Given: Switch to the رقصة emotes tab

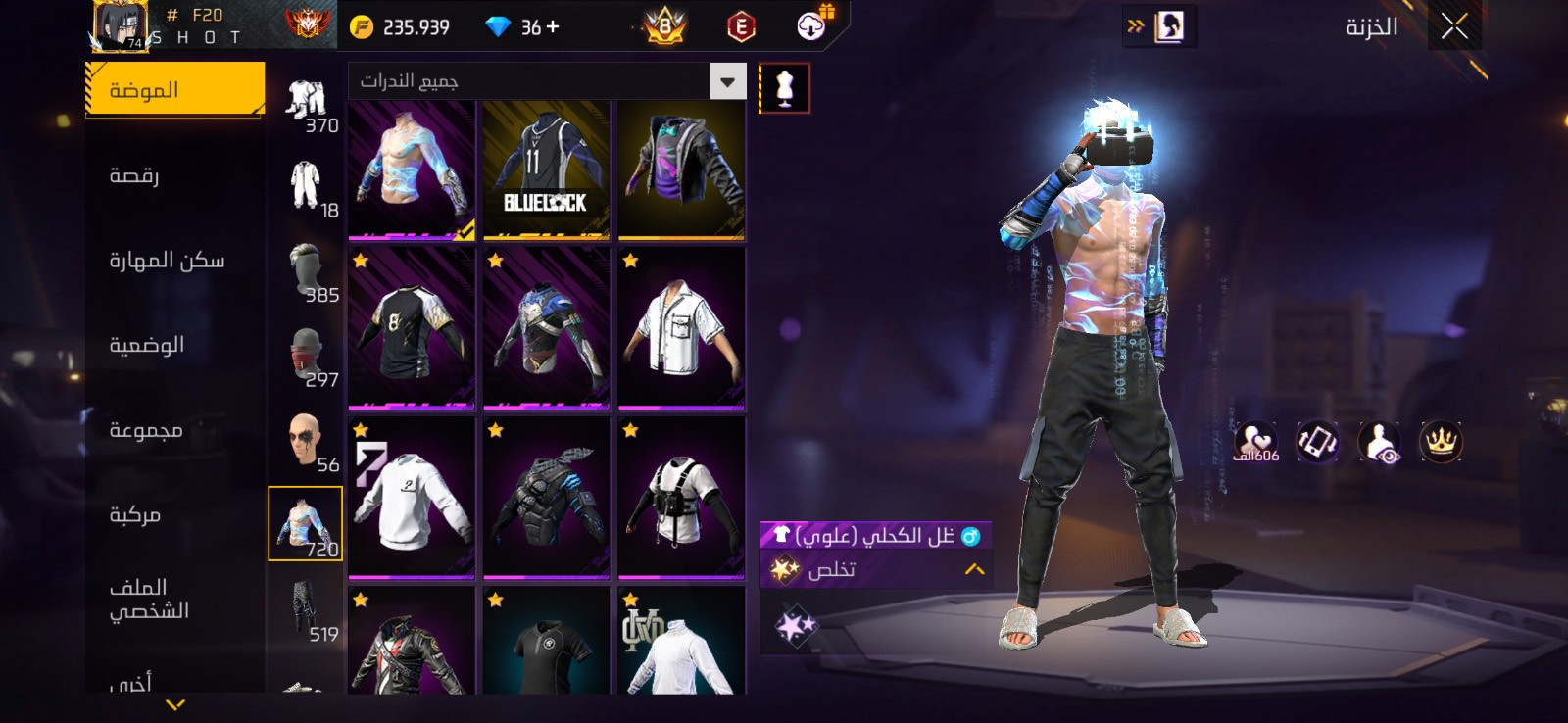Looking at the screenshot, I should point(134,175).
